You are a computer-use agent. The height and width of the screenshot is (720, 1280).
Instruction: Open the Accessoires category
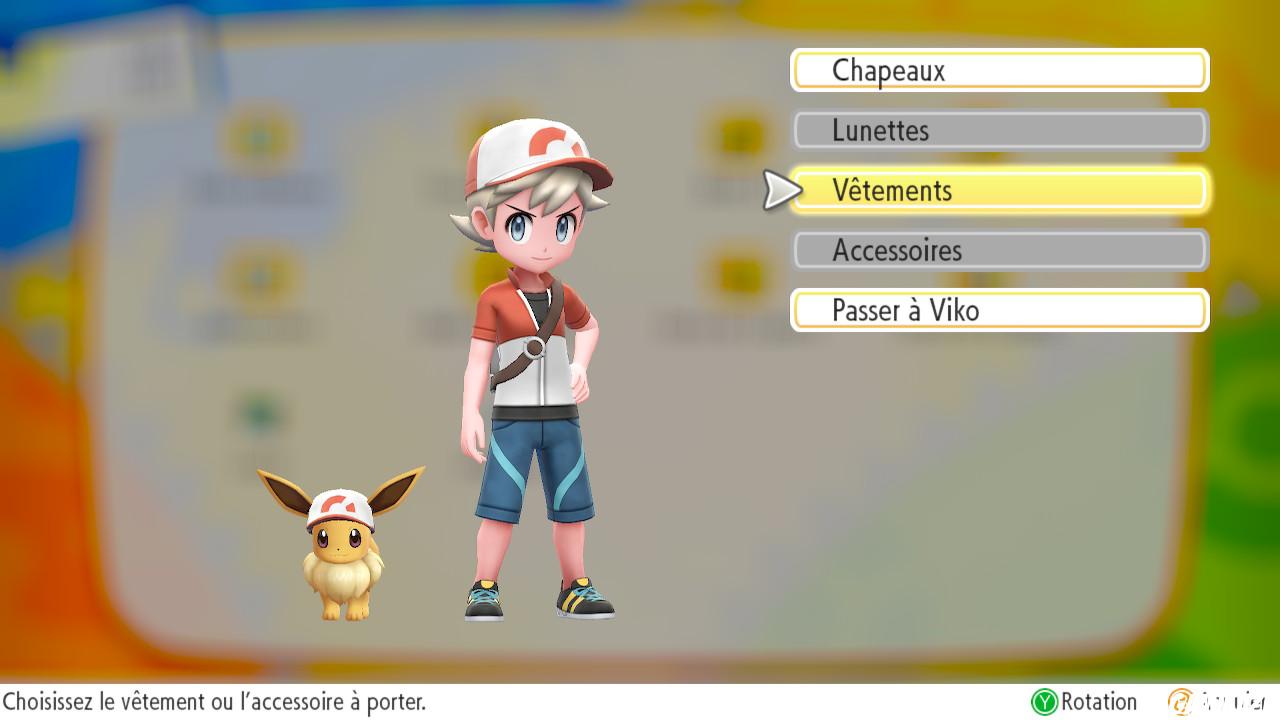tap(998, 250)
